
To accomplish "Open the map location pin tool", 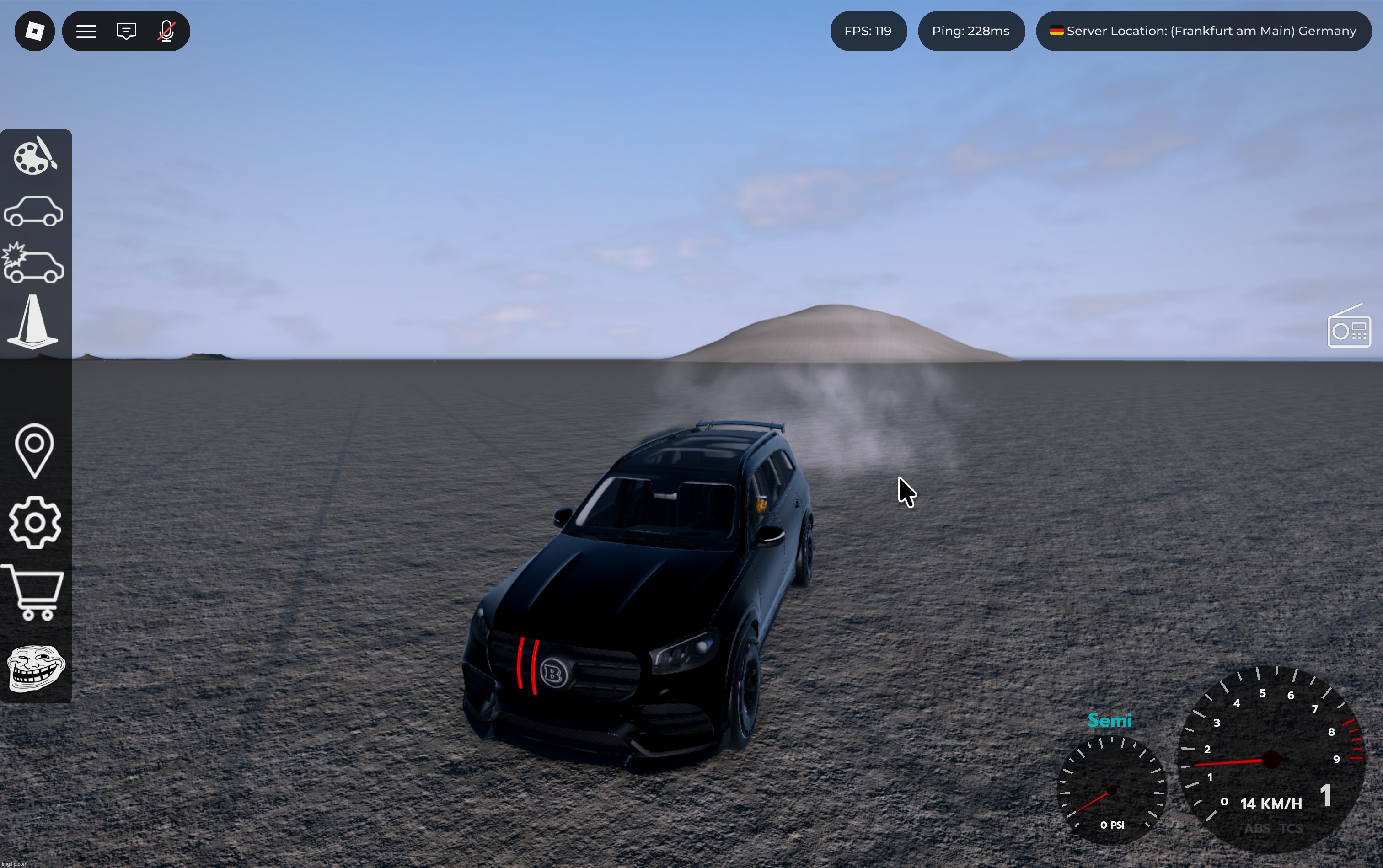I will (34, 450).
